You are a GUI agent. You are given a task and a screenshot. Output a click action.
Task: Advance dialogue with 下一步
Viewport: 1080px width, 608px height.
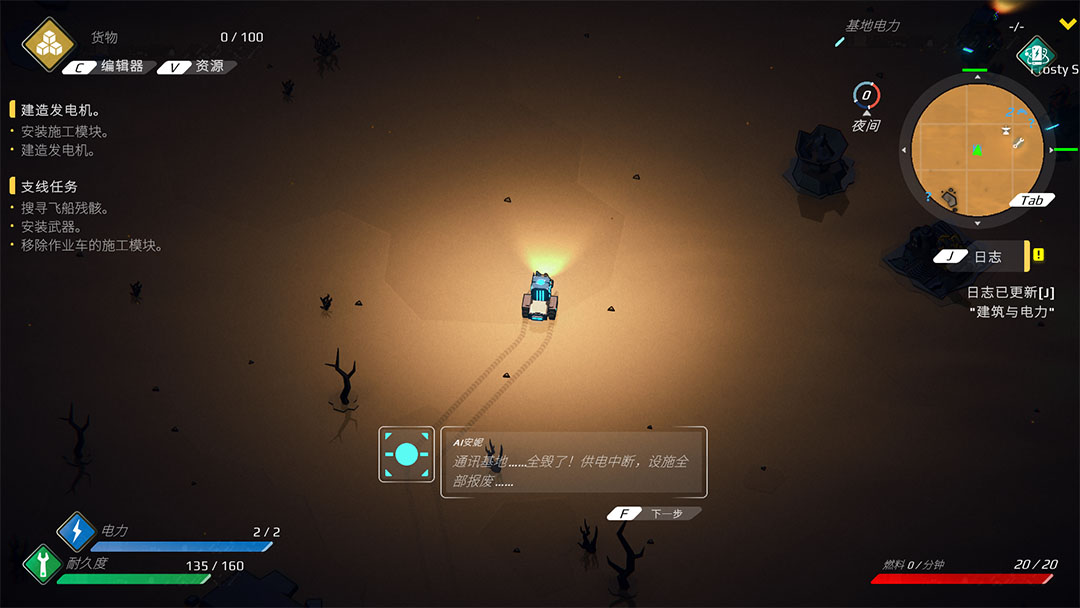654,513
